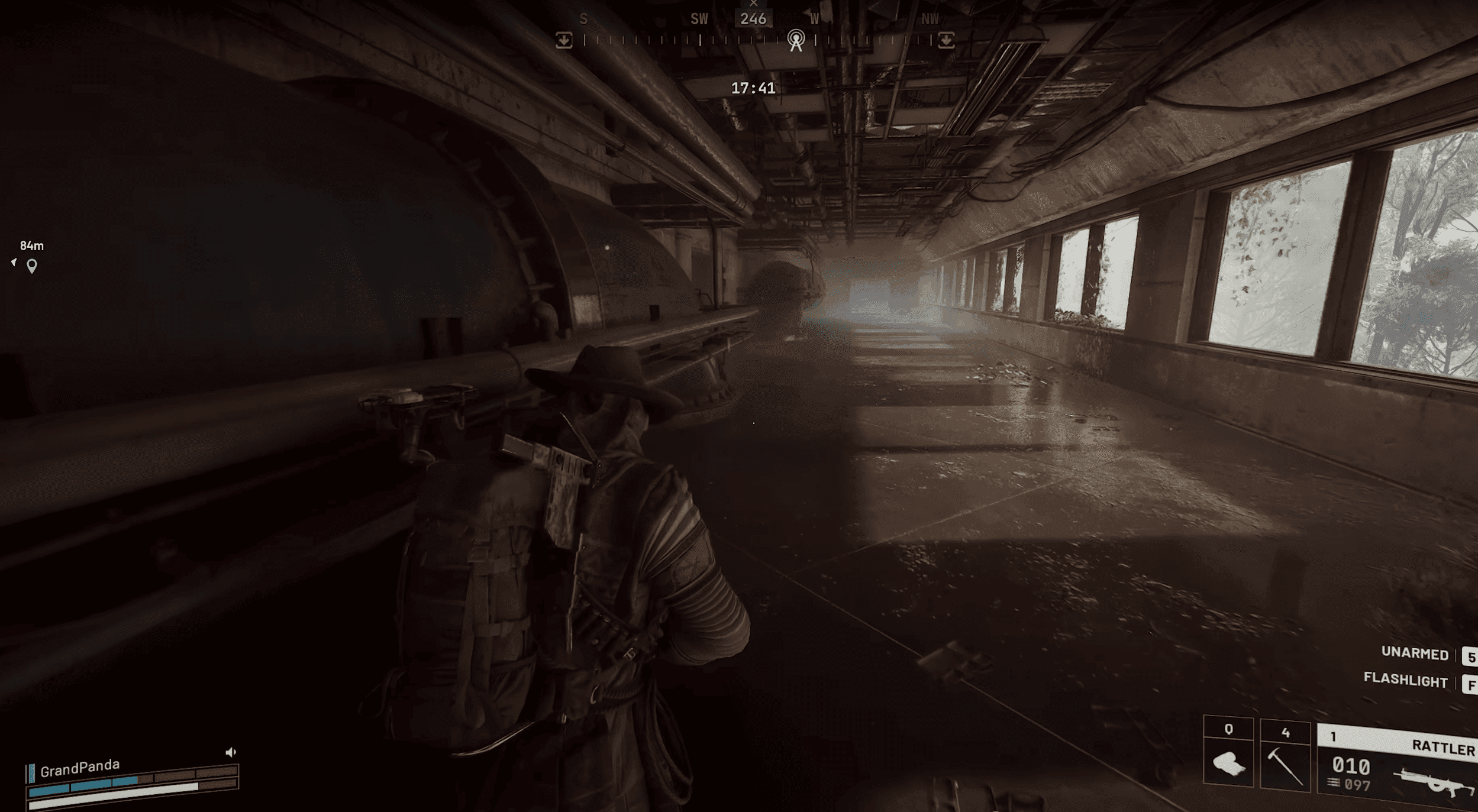This screenshot has height=812, width=1478.
Task: Click the left extraction icon on the compass
Action: pyautogui.click(x=564, y=40)
